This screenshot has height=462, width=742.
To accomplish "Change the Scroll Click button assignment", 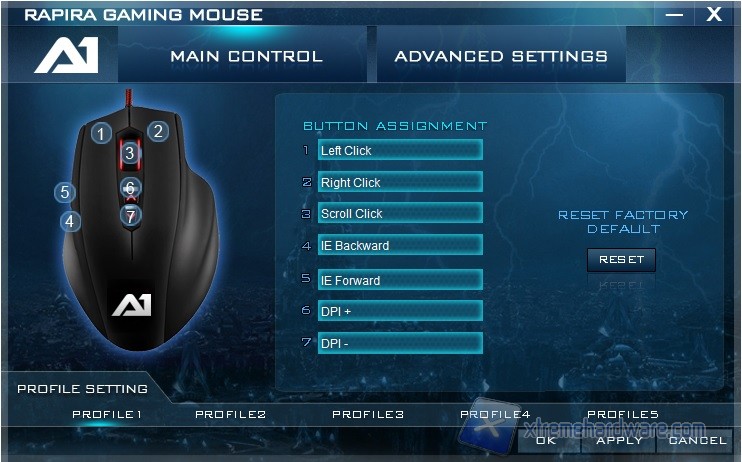I will tap(399, 213).
